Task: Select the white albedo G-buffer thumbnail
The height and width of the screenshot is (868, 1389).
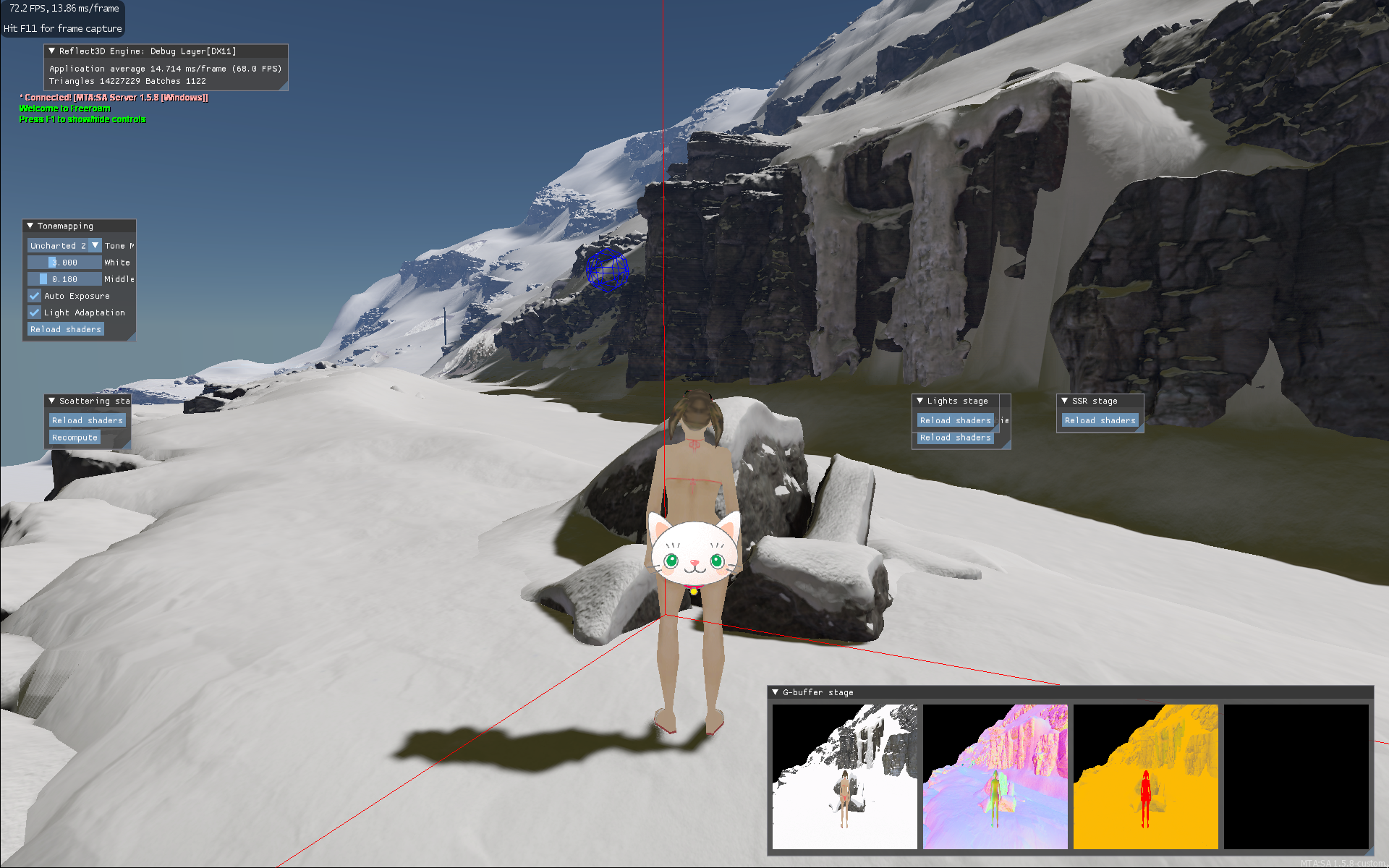Action: tap(845, 776)
